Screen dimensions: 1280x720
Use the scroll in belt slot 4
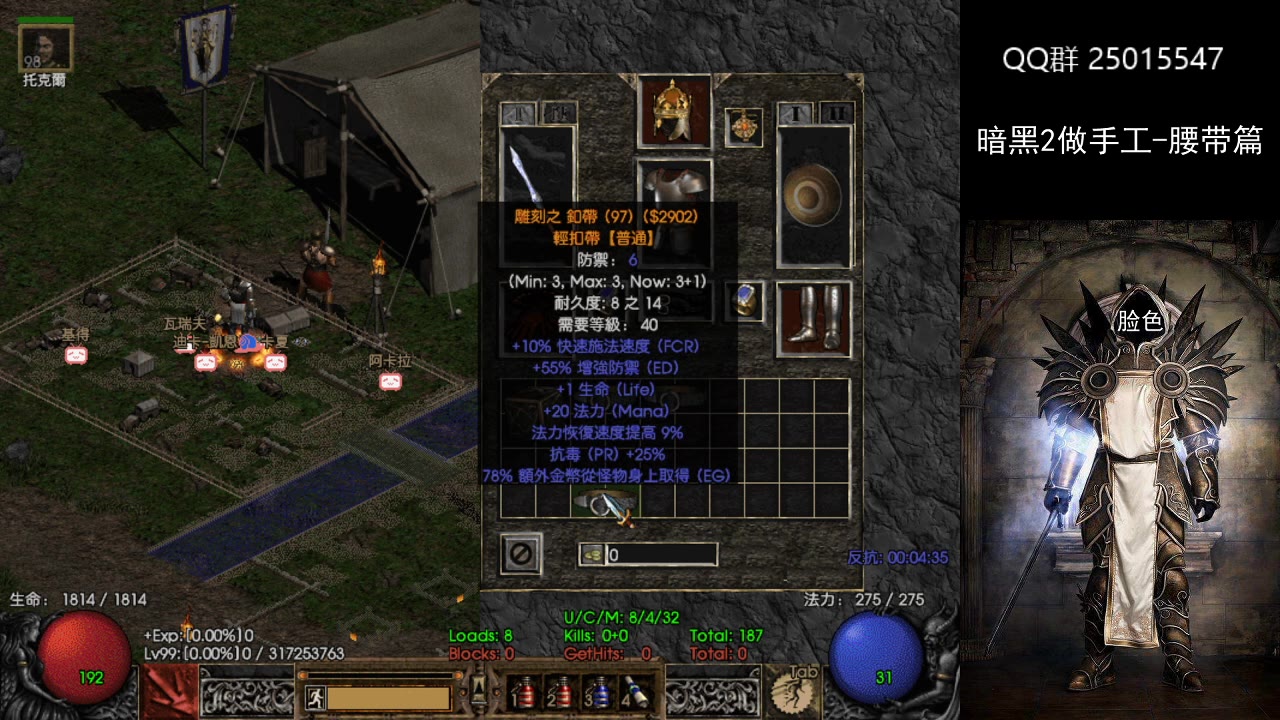click(x=634, y=692)
